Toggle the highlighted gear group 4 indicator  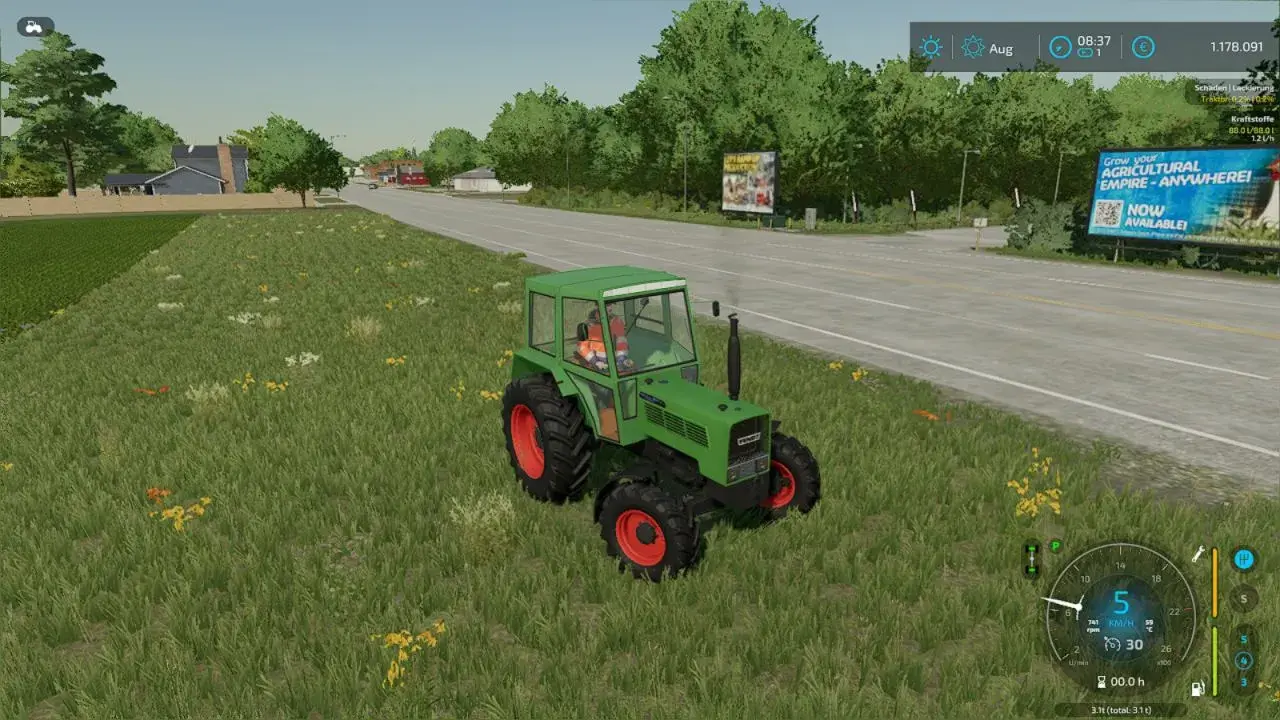(x=1244, y=659)
